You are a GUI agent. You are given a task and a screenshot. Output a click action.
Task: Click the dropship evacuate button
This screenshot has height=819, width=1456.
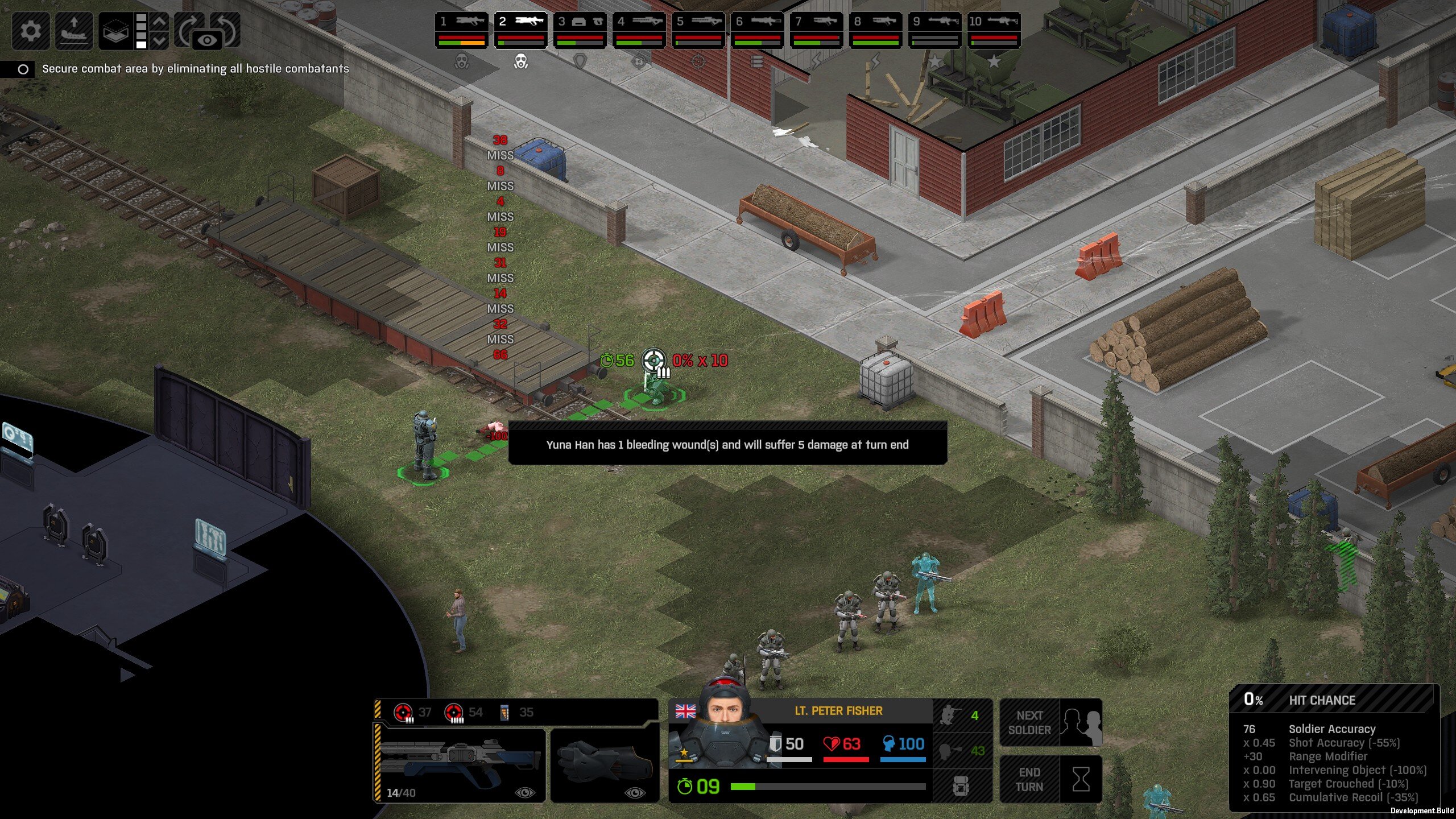(x=74, y=30)
